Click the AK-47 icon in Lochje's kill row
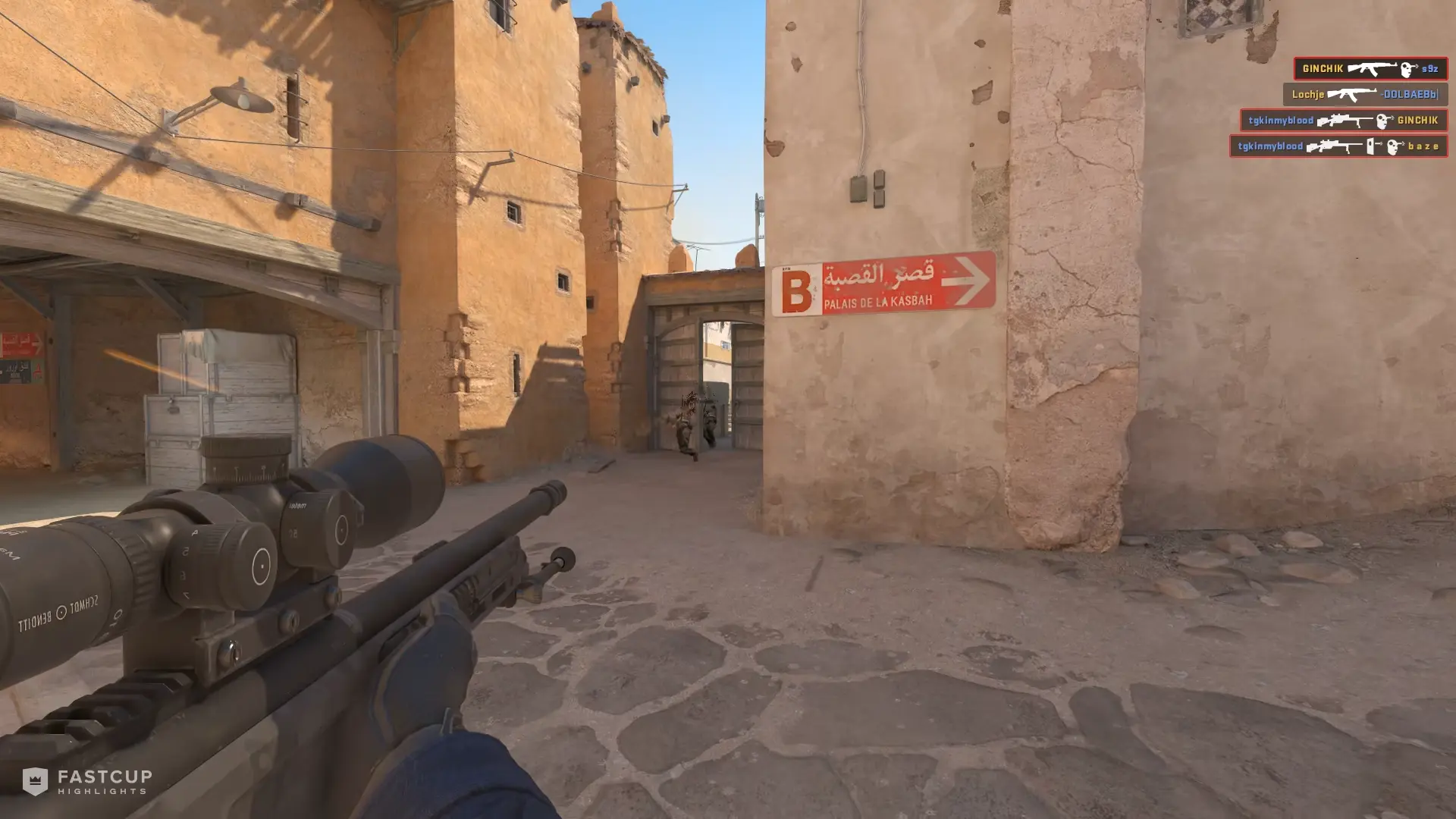Screen dimensions: 1456x819 [1351, 95]
